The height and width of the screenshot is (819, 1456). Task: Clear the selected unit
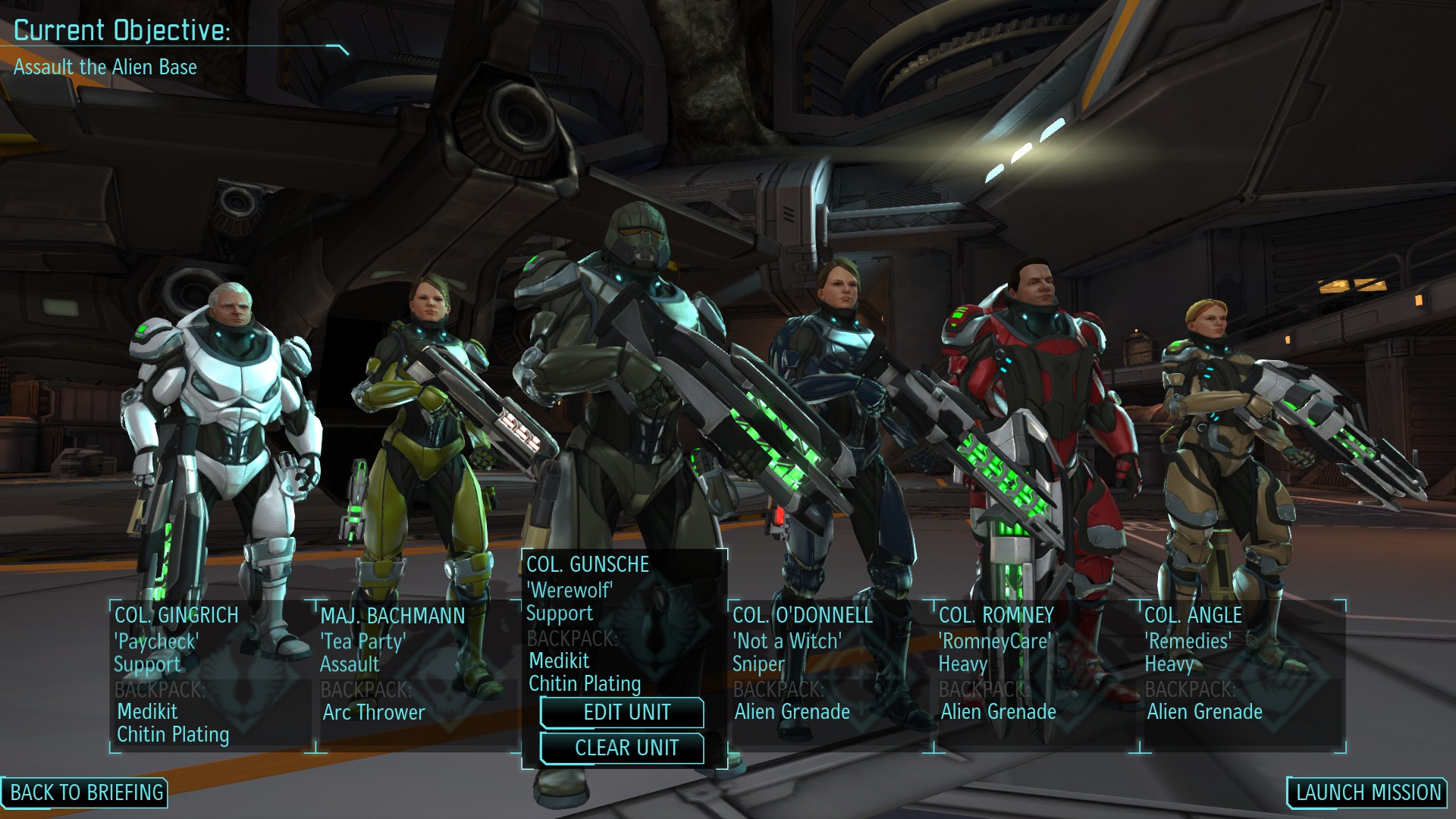[x=623, y=748]
